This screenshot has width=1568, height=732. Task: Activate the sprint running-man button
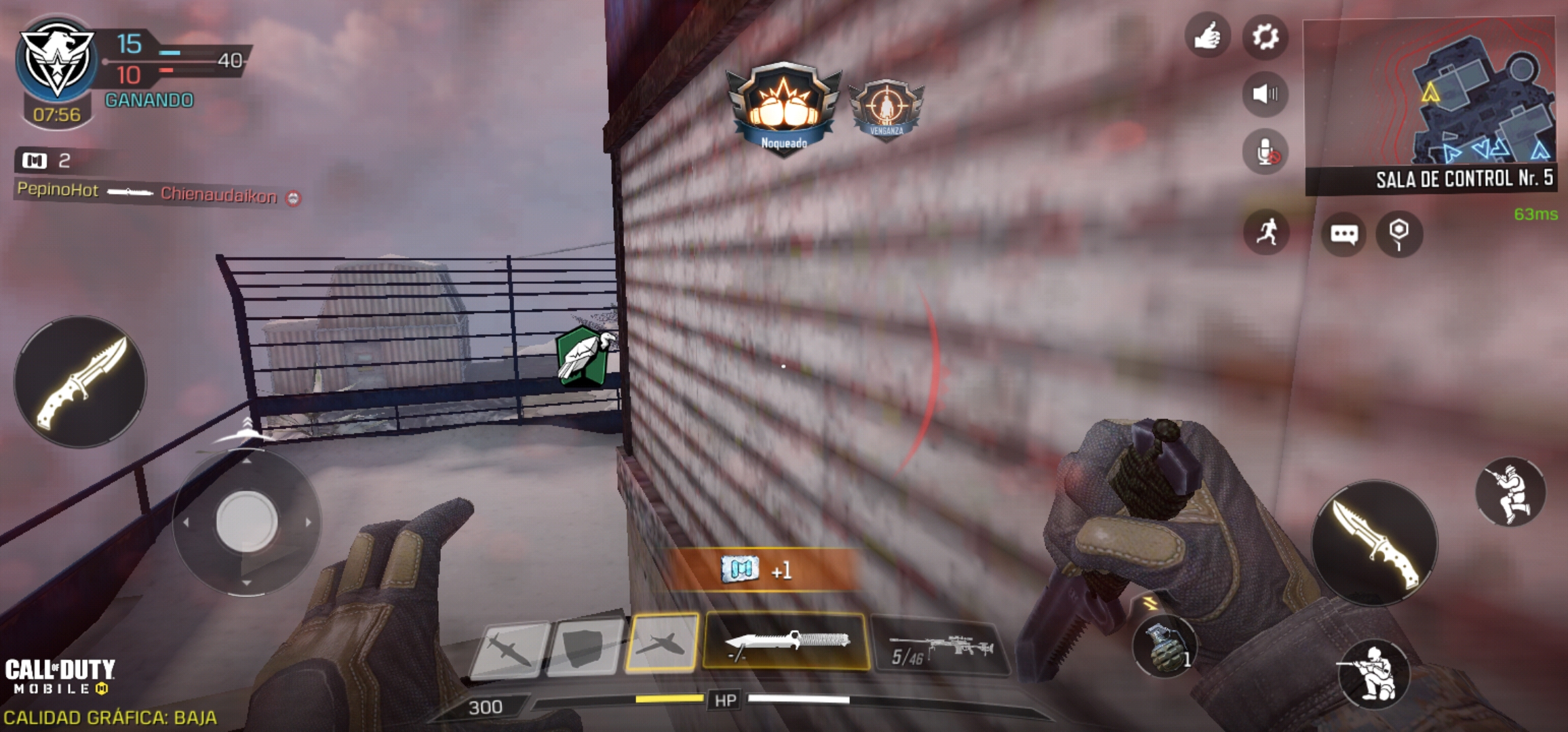coord(1266,232)
